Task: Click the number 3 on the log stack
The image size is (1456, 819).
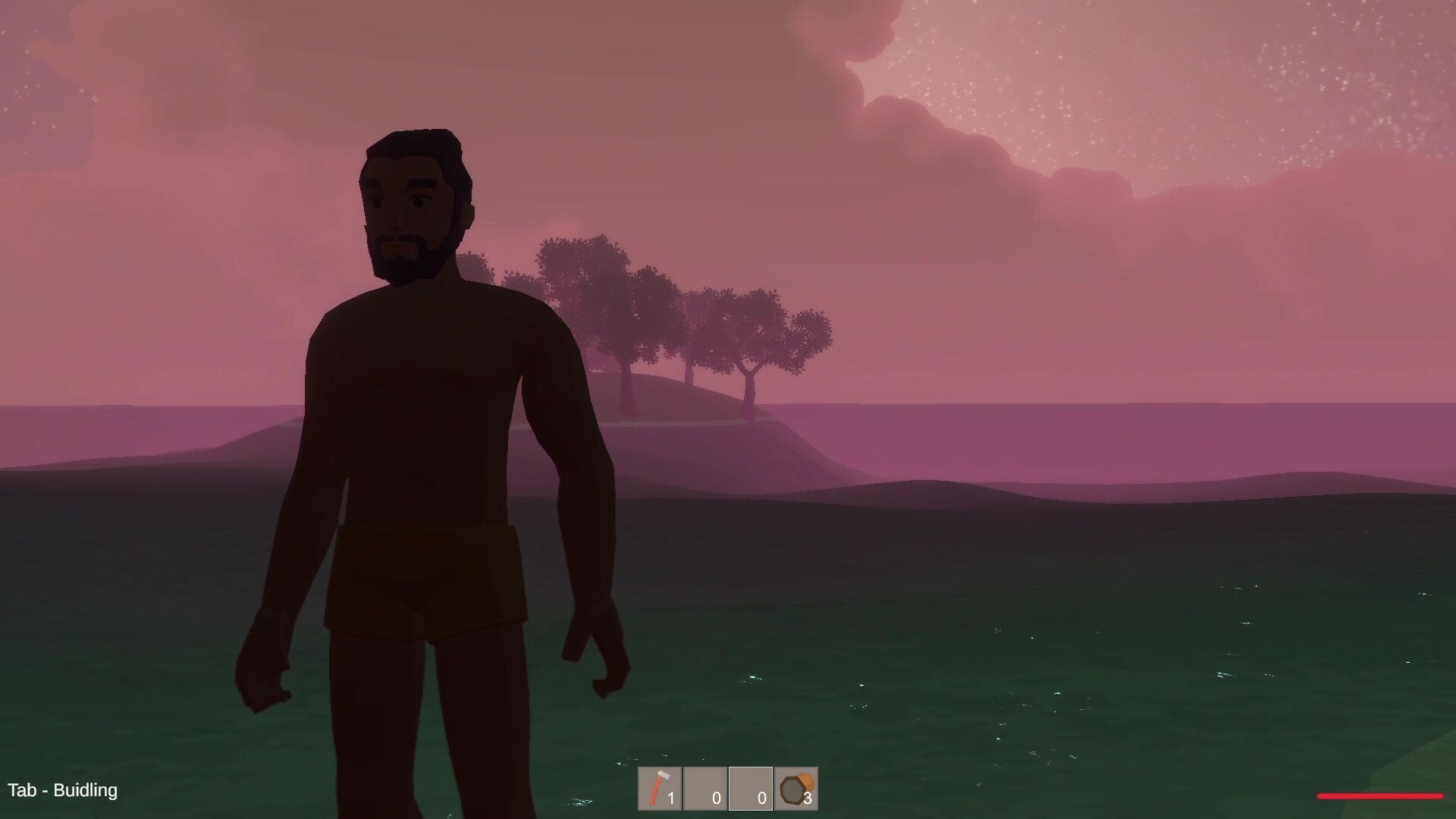Action: (807, 798)
